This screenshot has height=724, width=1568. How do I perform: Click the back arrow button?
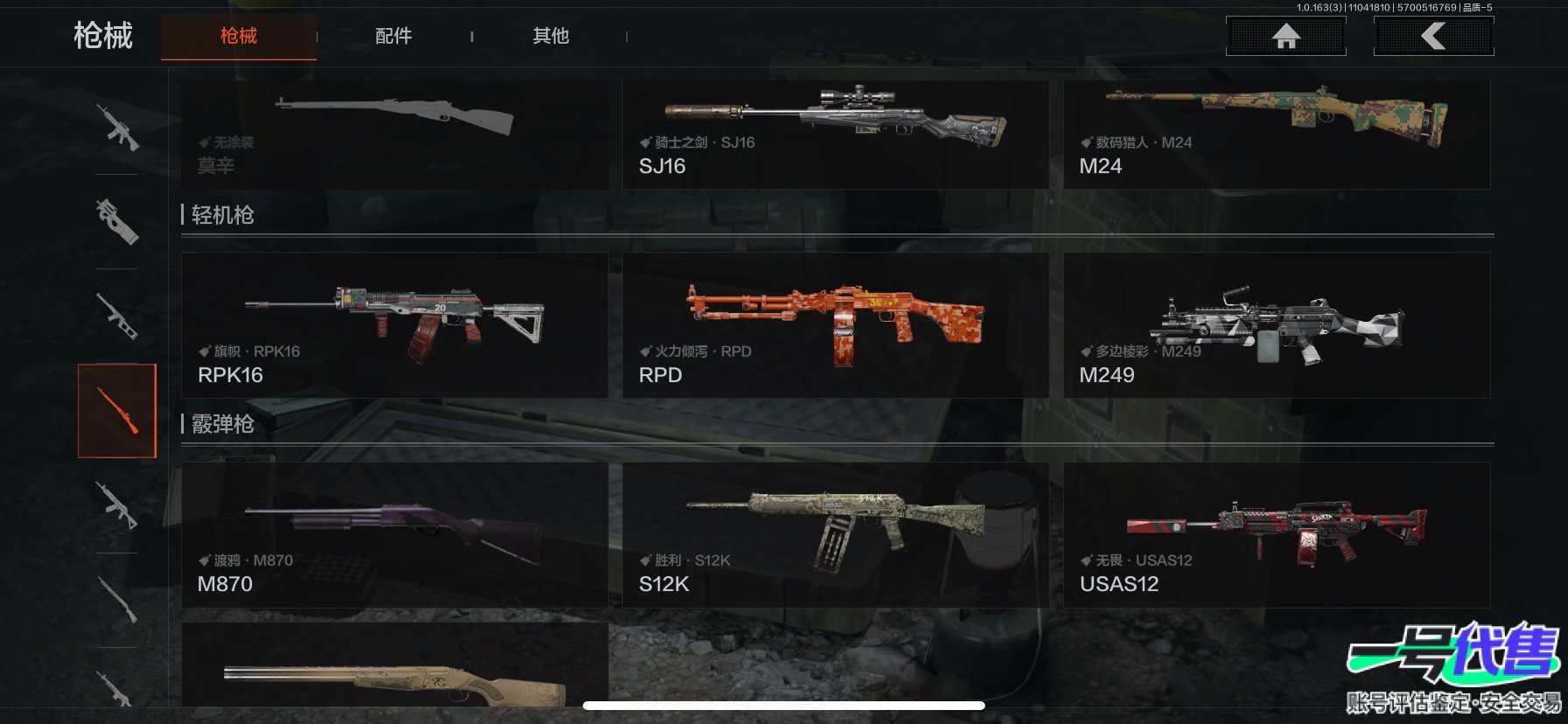click(x=1433, y=36)
